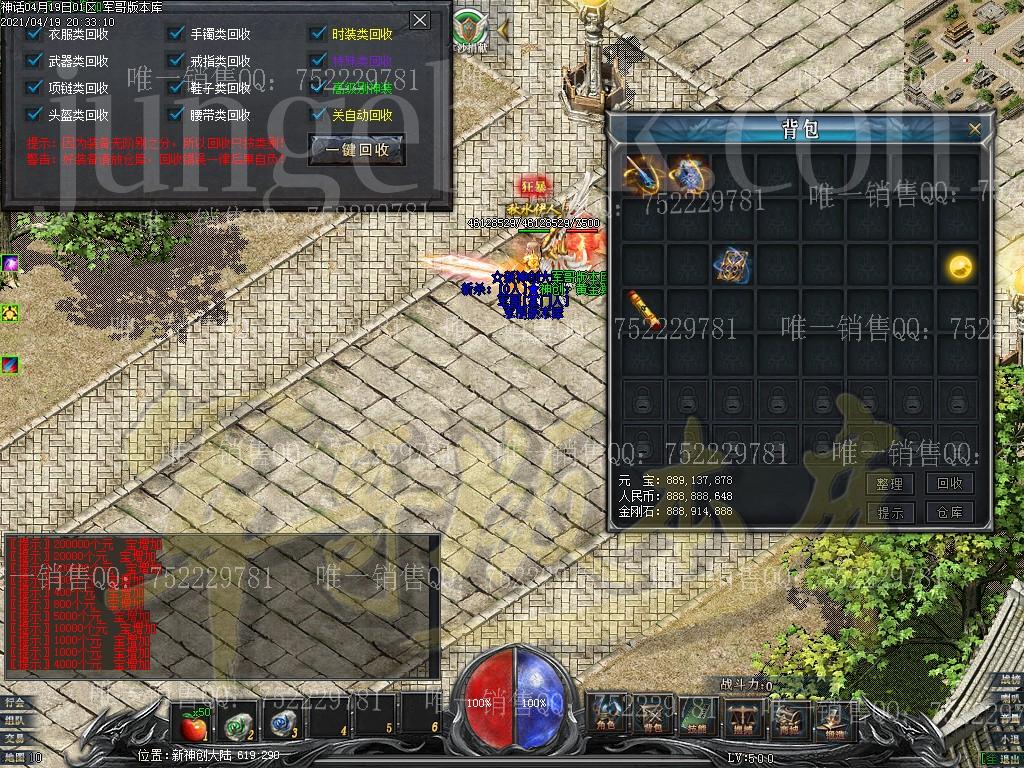This screenshot has width=1024, height=768.
Task: Click the 提示 button in backpack
Action: 889,513
